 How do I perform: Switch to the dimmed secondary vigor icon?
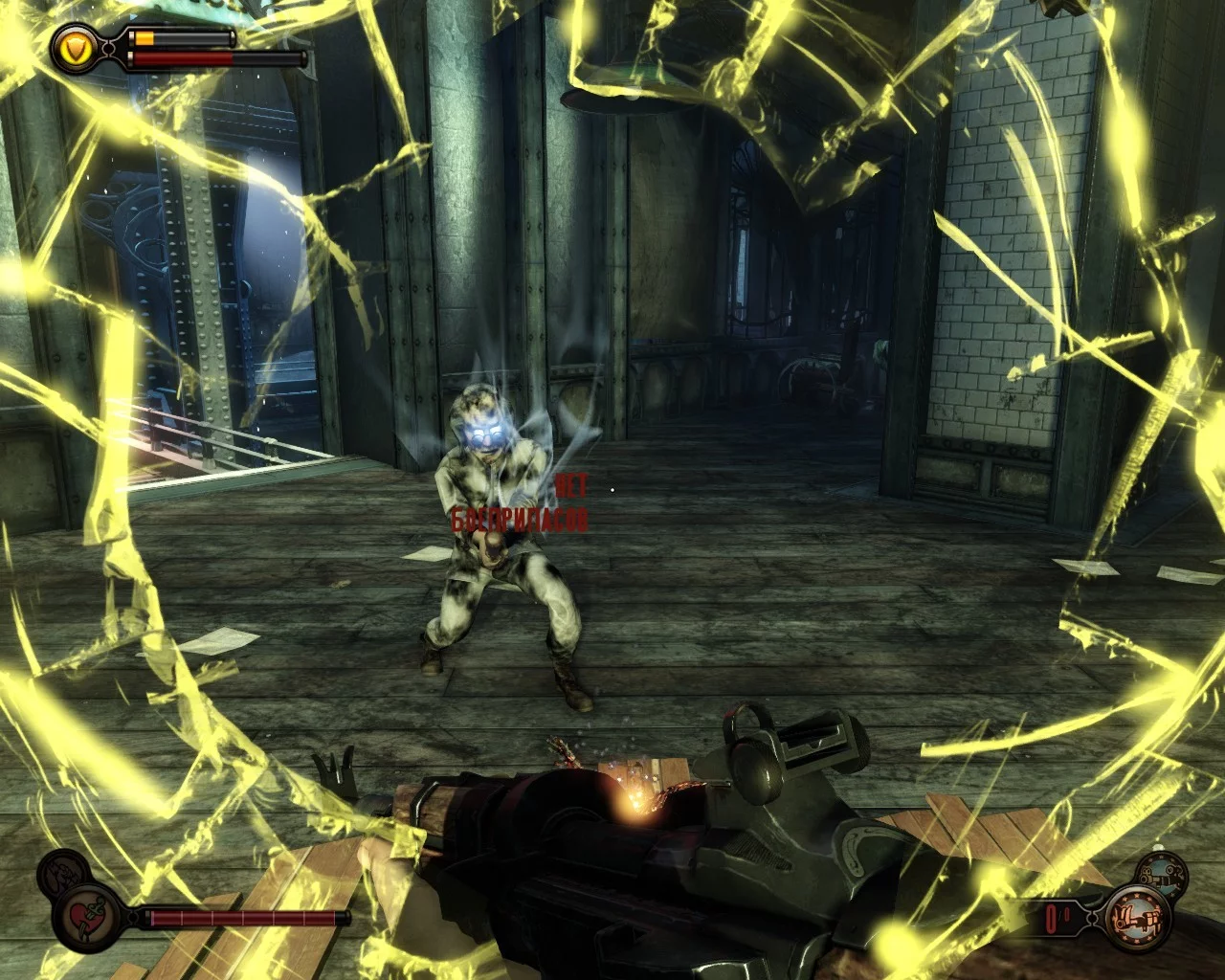61,875
